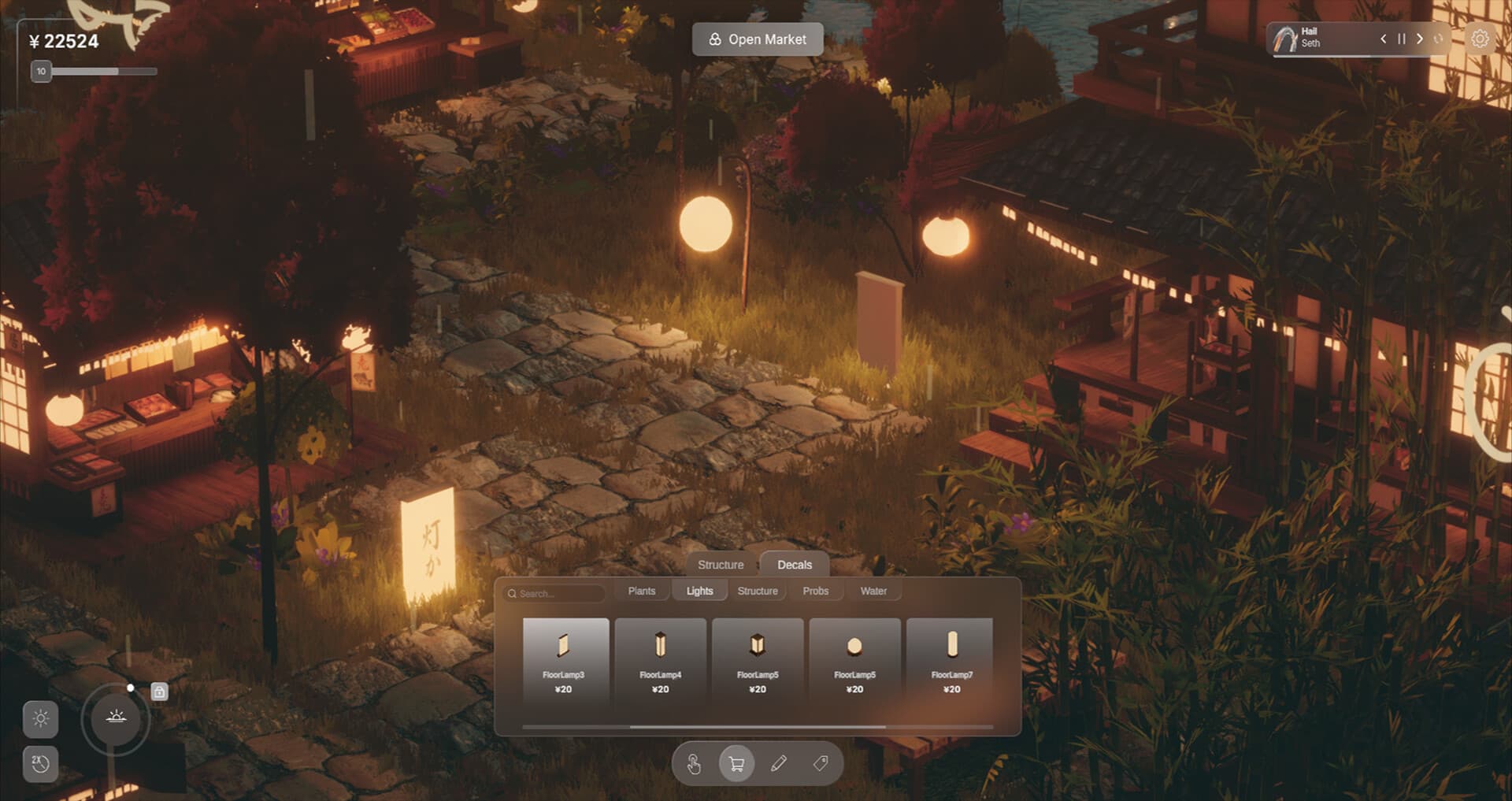
Task: Open the shopping cart tool
Action: tap(736, 763)
